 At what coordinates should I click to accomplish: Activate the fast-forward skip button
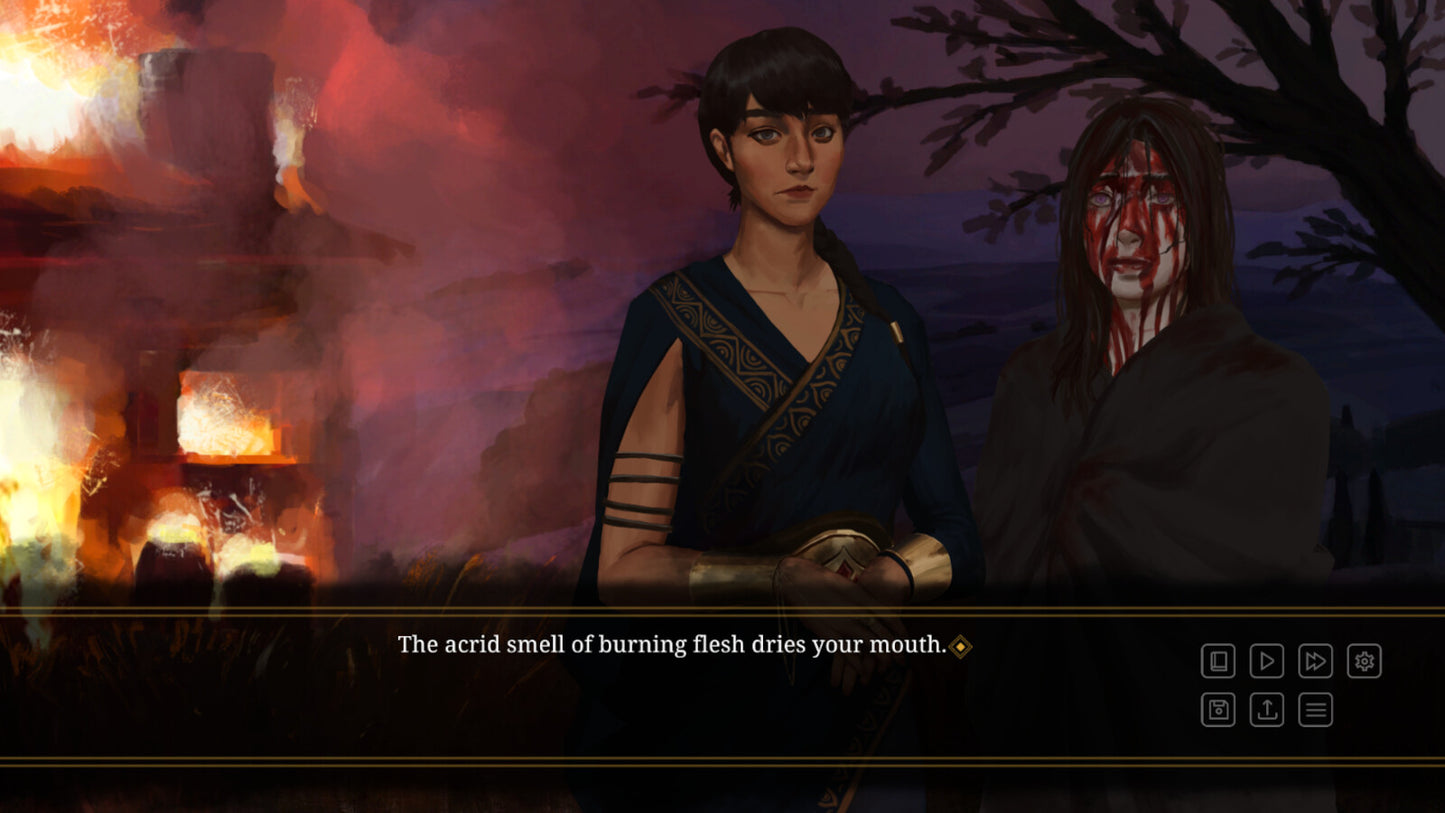(x=1316, y=661)
